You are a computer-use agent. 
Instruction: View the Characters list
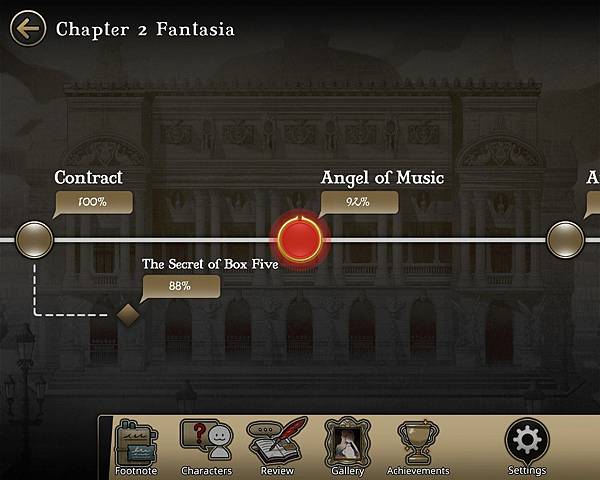coord(206,446)
